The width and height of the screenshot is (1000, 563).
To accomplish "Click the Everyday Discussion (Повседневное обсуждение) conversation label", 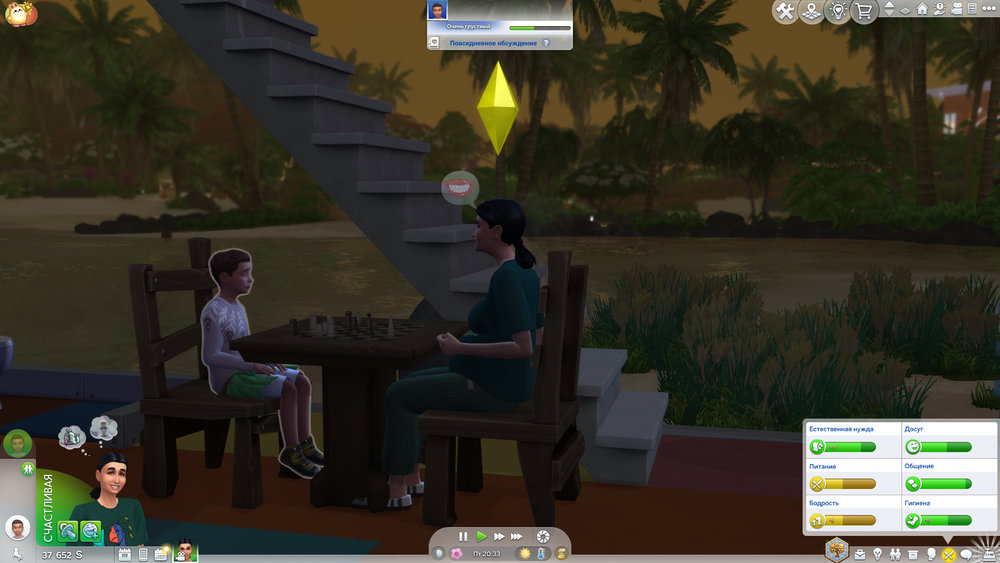I will click(x=493, y=43).
